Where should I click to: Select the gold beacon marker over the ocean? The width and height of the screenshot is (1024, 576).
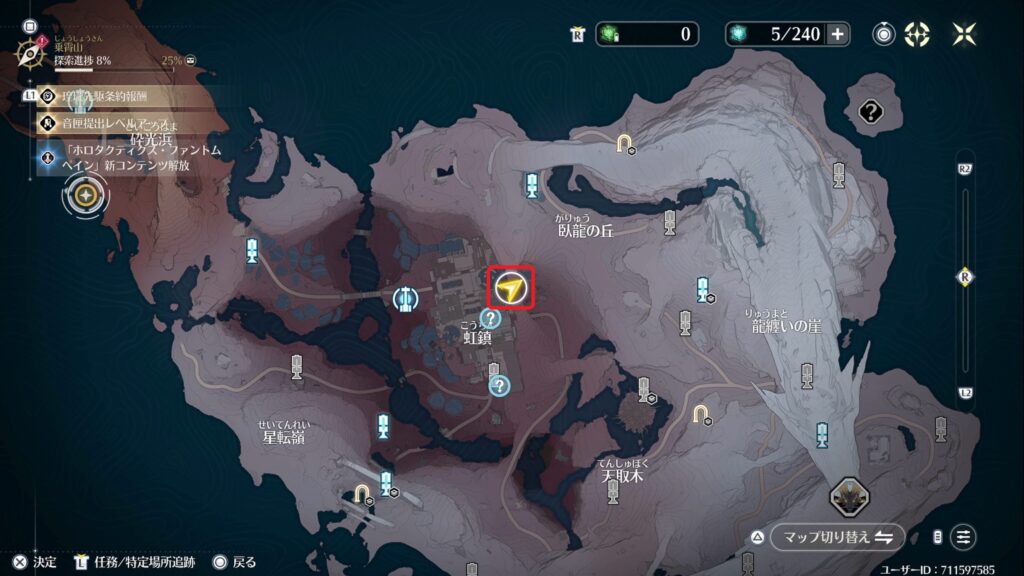tap(87, 194)
